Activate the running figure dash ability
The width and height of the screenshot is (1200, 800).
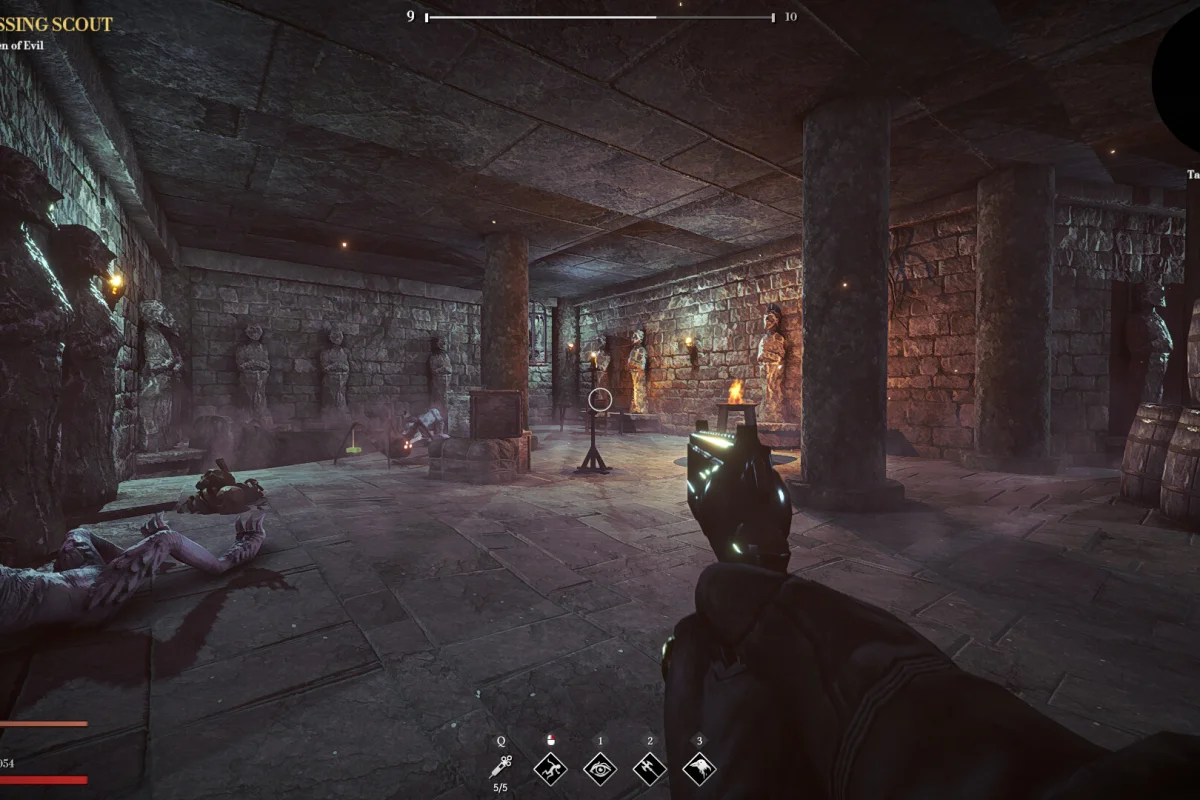tap(550, 768)
